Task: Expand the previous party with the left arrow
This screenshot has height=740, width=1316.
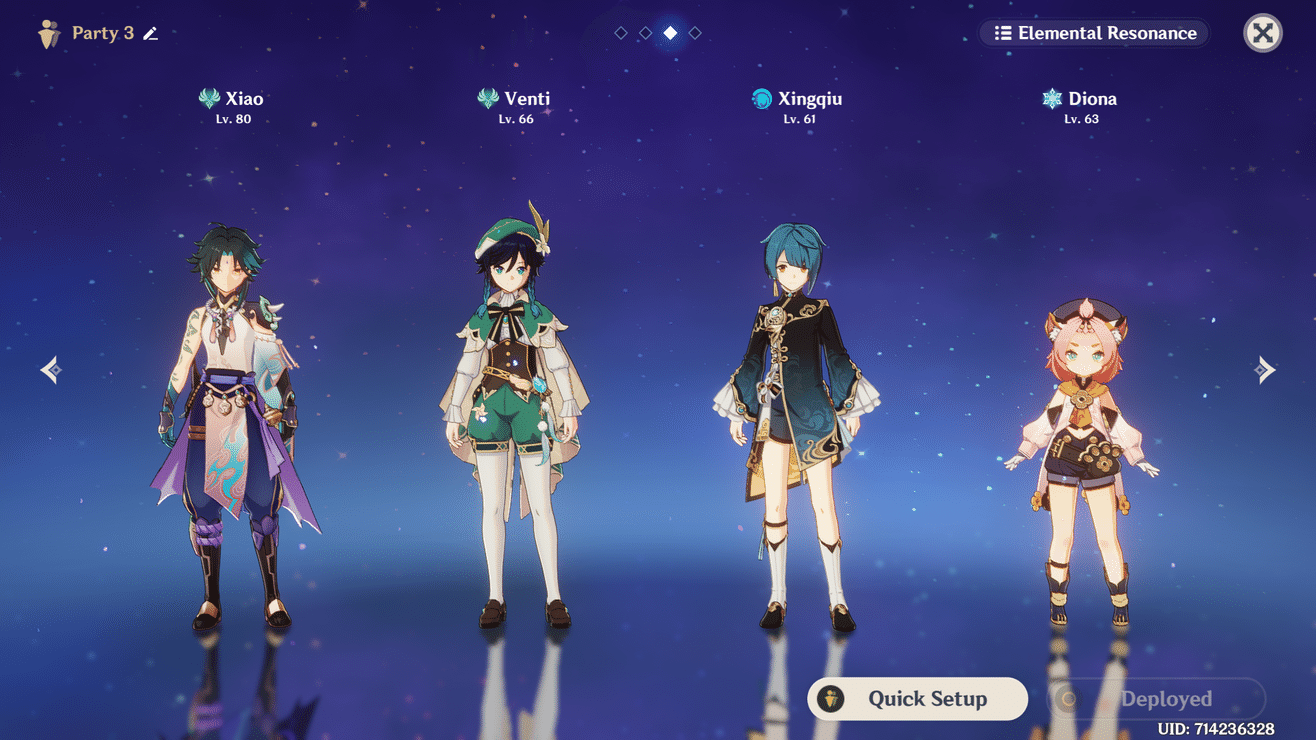Action: pyautogui.click(x=50, y=369)
